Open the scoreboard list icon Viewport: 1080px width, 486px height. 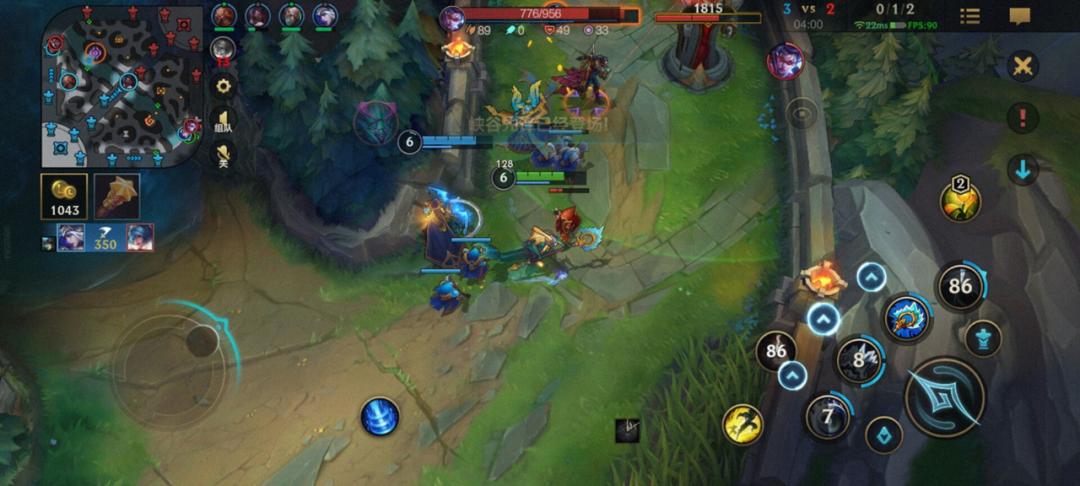[970, 16]
